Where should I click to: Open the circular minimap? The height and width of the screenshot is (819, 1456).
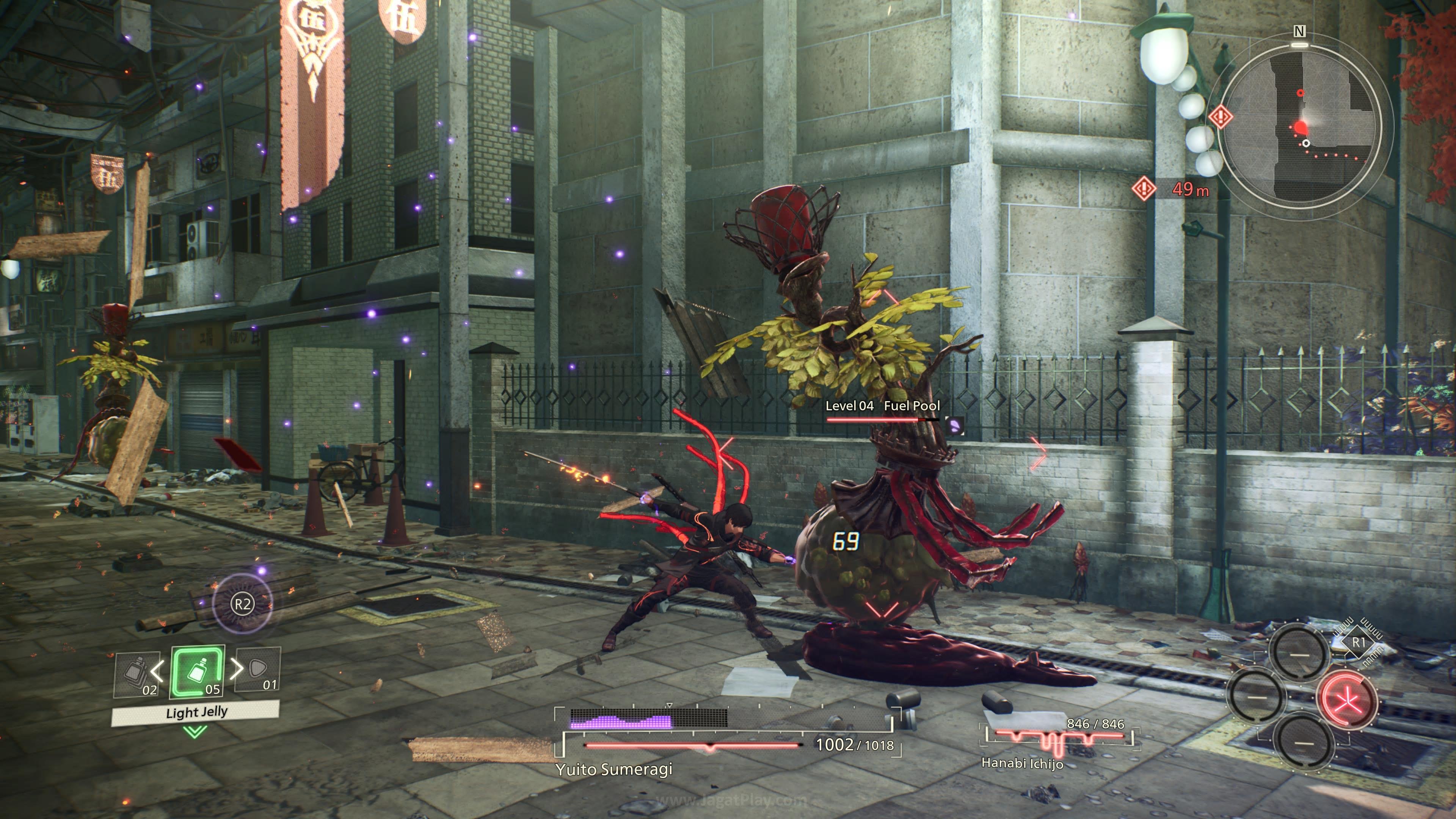1299,122
